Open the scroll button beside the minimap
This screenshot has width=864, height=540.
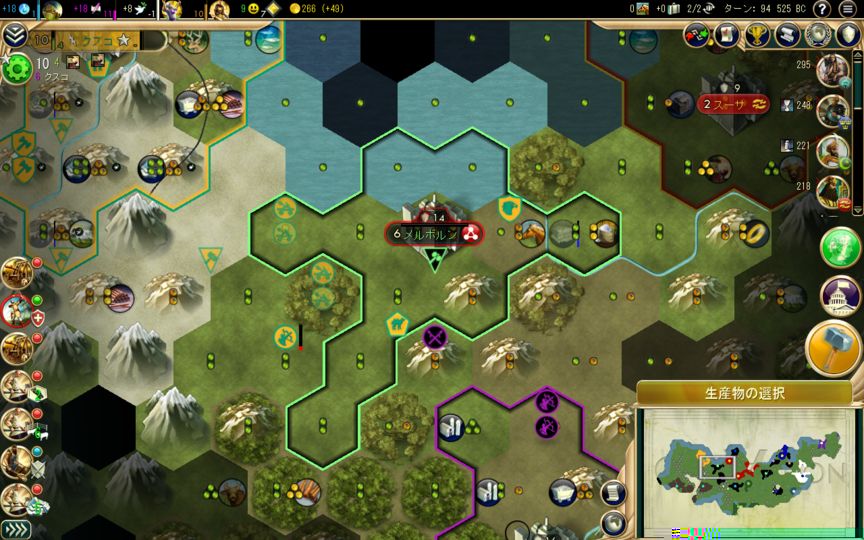coord(614,492)
